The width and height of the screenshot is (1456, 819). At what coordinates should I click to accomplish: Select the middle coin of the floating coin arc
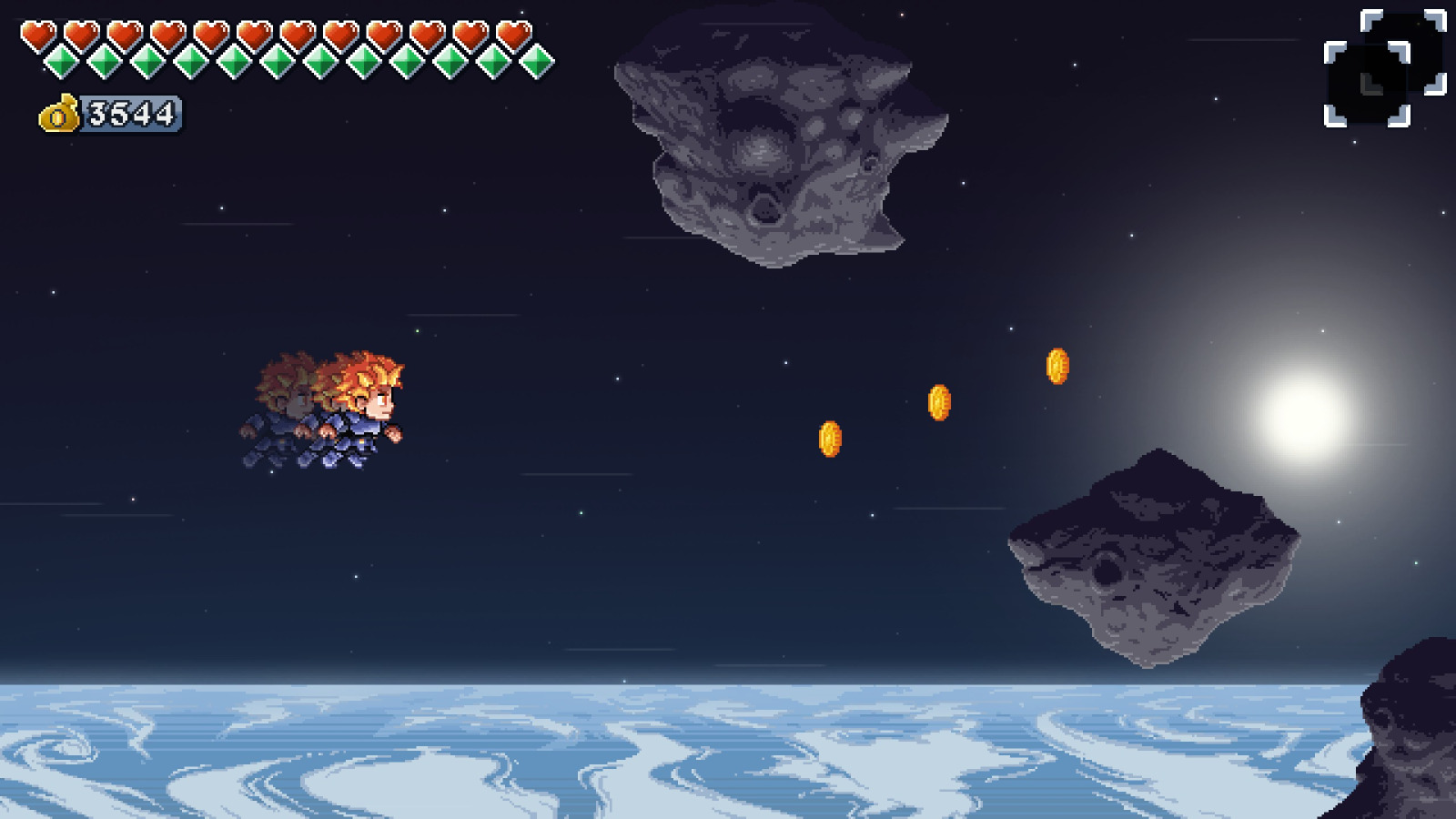tap(940, 403)
